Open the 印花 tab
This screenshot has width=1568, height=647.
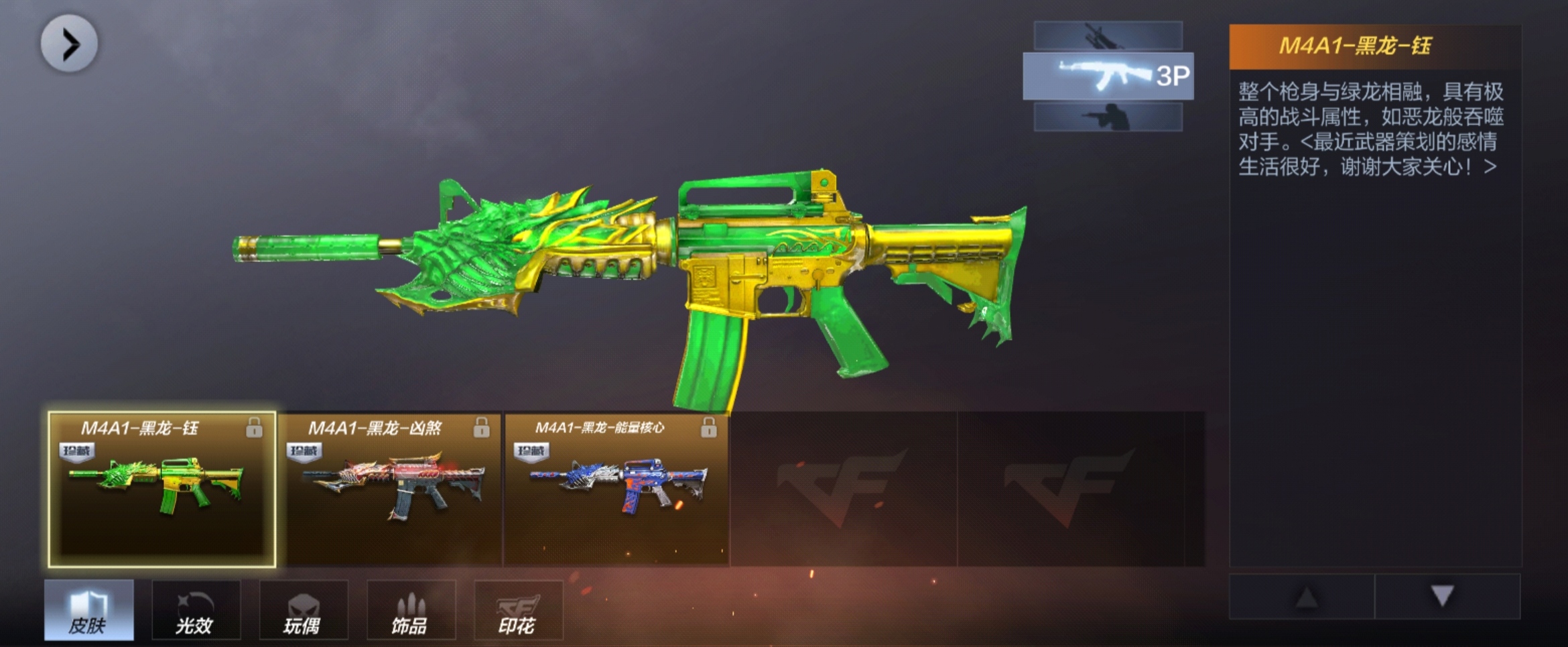coord(517,610)
